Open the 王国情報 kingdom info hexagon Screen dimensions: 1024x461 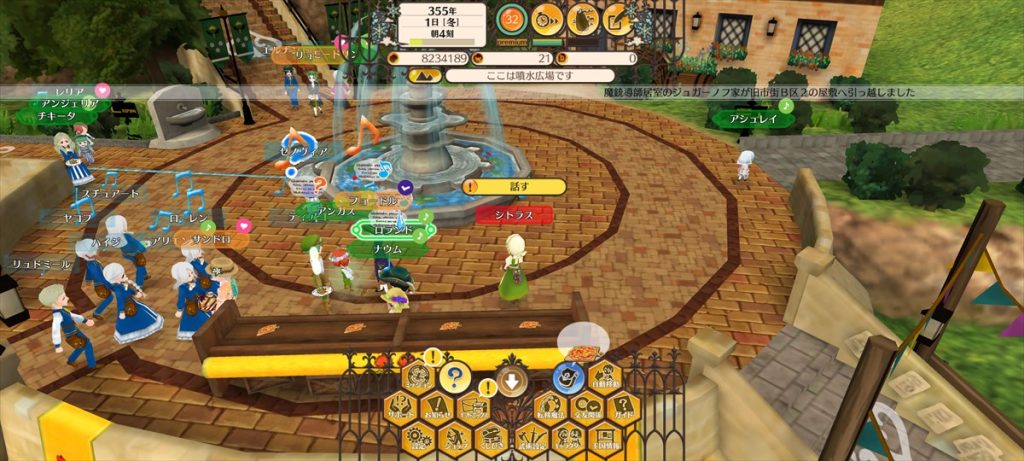click(x=605, y=438)
